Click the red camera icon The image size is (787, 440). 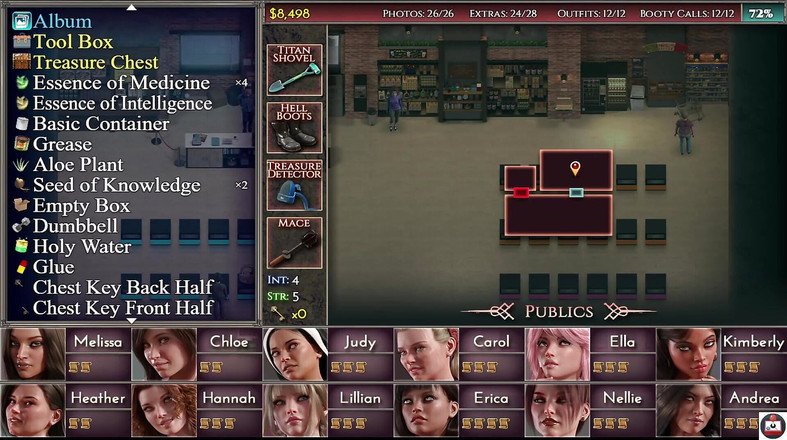pyautogui.click(x=770, y=424)
